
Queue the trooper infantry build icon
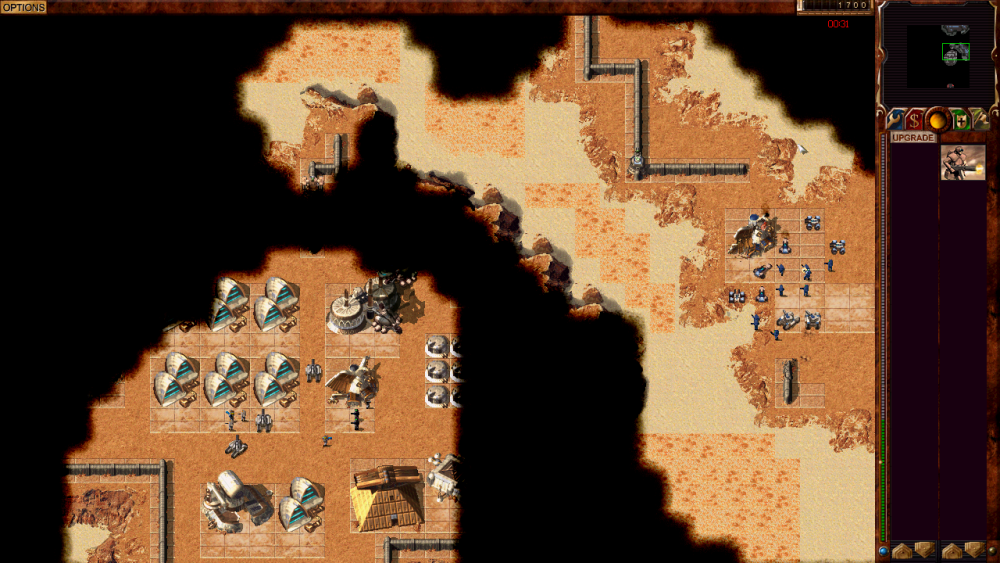click(962, 162)
